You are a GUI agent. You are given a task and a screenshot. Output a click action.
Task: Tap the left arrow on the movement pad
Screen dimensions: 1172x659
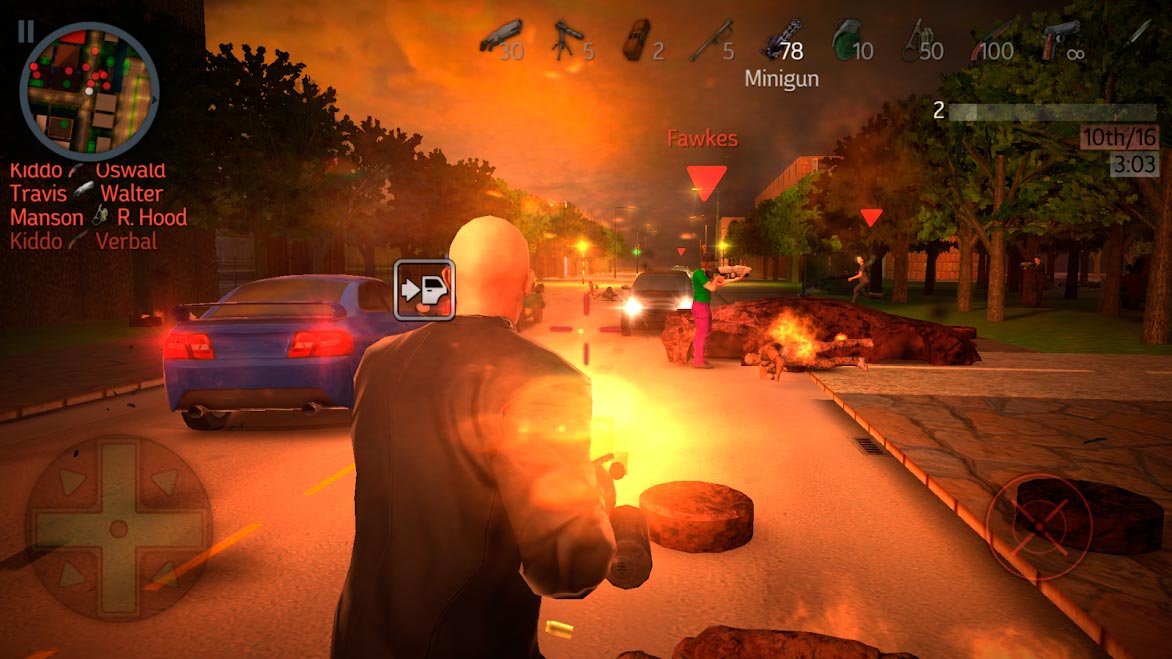pyautogui.click(x=67, y=527)
